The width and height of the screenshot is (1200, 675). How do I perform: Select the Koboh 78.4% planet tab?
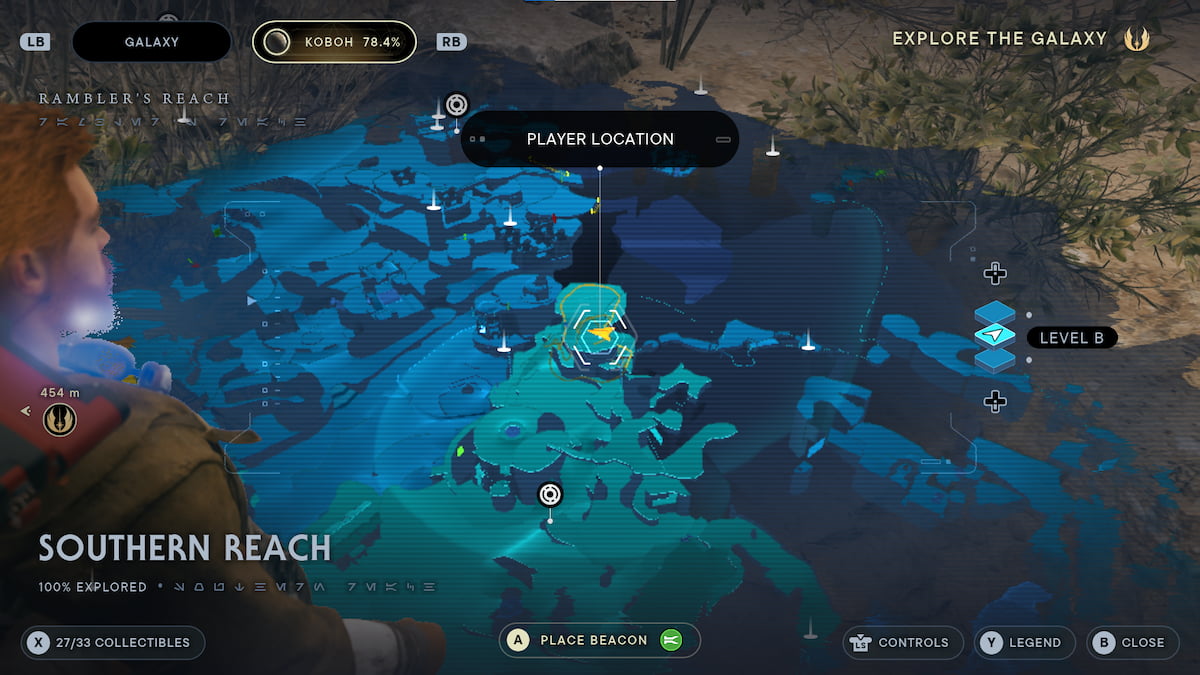pyautogui.click(x=334, y=42)
